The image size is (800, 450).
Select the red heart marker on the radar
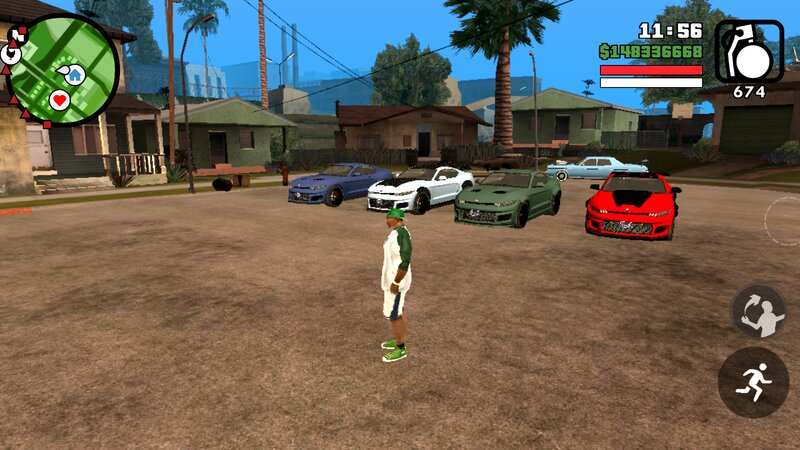(x=59, y=100)
